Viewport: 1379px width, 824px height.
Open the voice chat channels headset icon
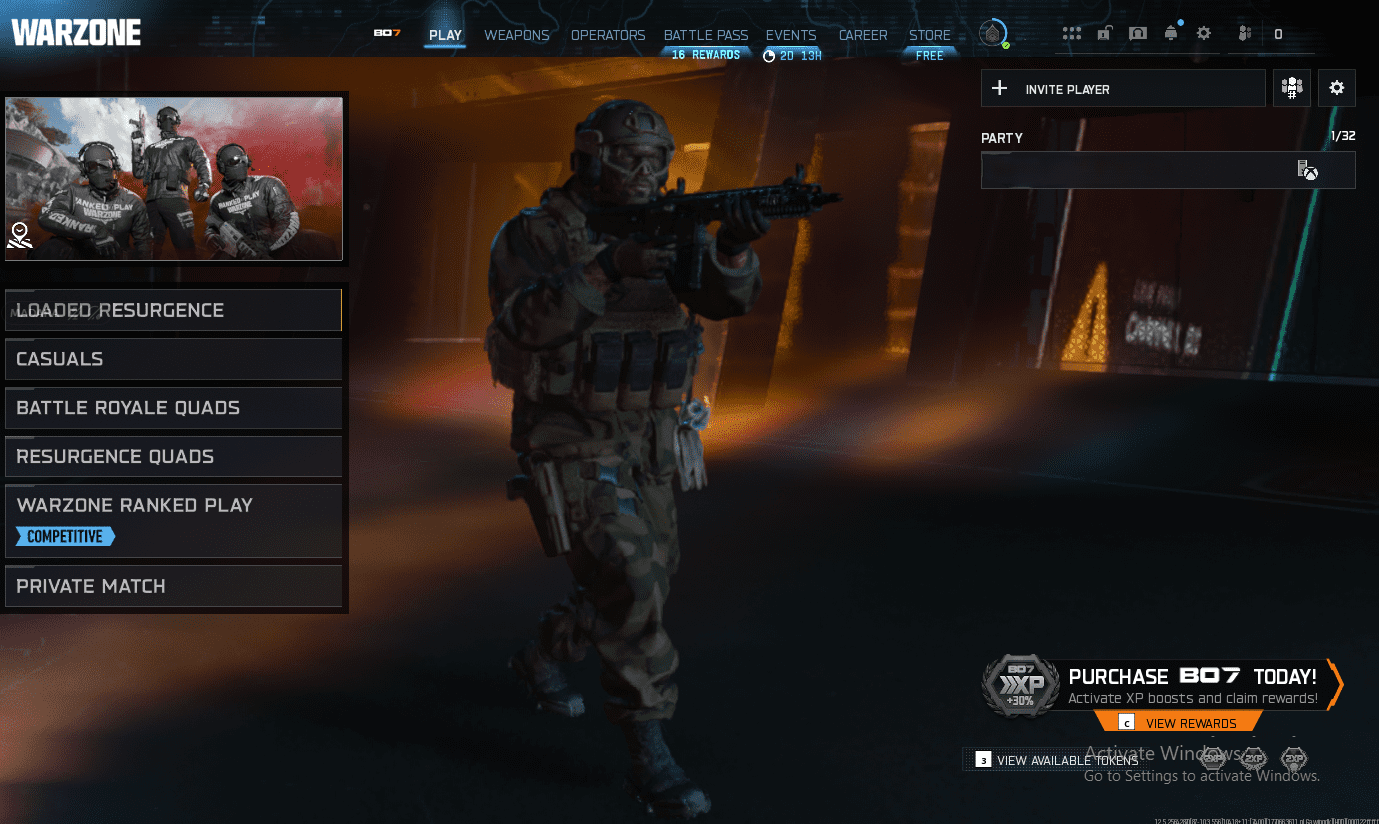pos(1137,33)
